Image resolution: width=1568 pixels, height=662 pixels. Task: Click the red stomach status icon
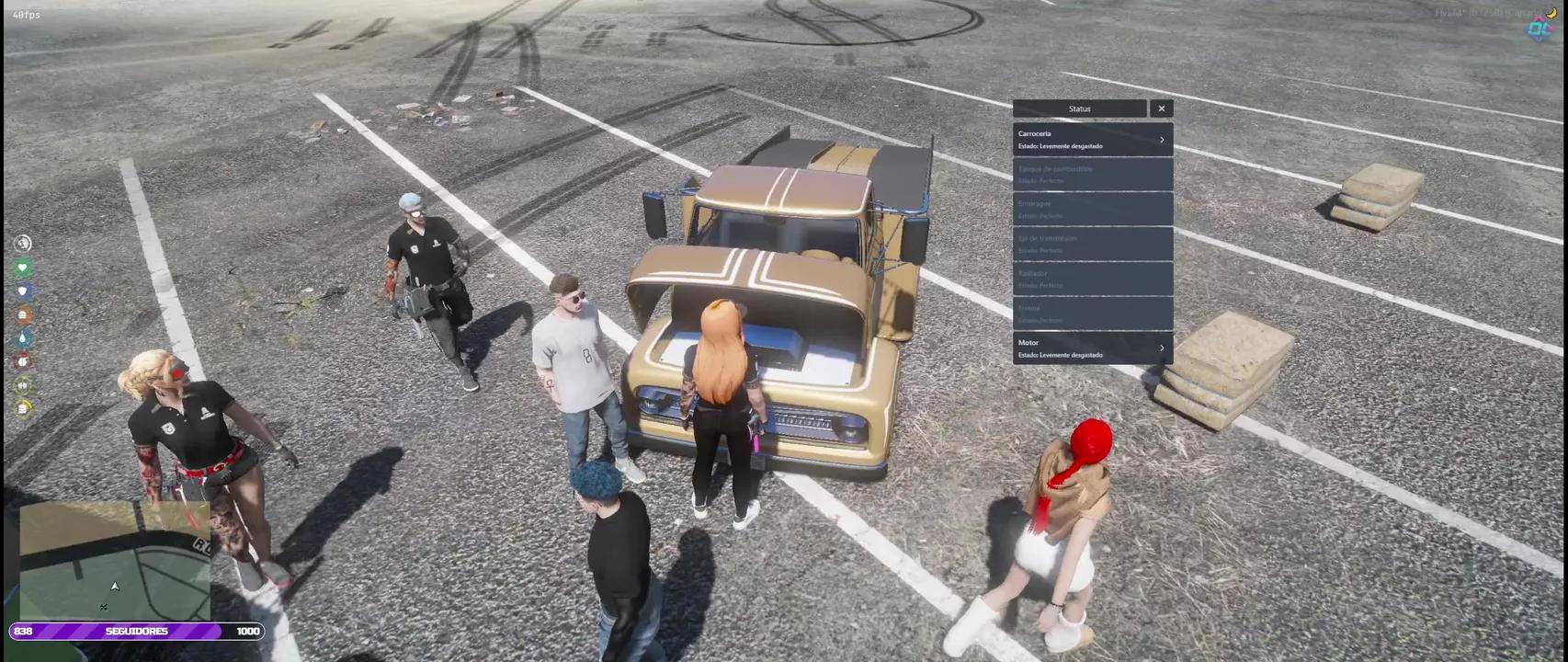23,360
